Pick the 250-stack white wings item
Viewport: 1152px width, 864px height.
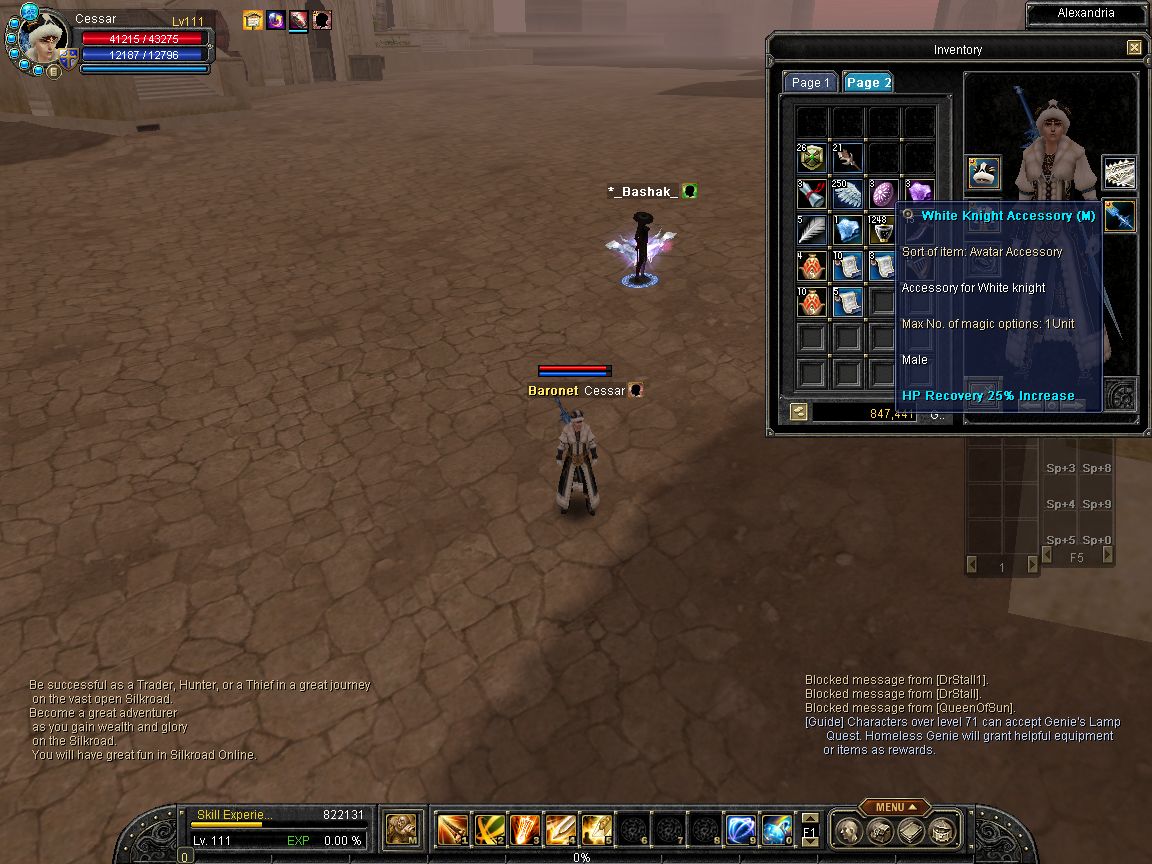click(848, 194)
